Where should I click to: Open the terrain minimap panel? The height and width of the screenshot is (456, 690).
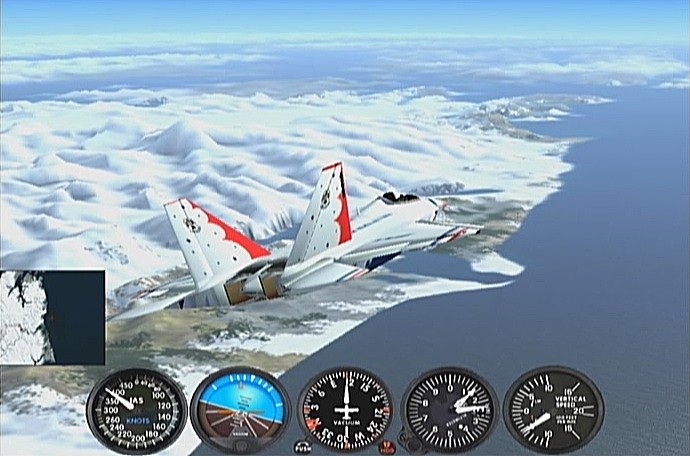(52, 317)
